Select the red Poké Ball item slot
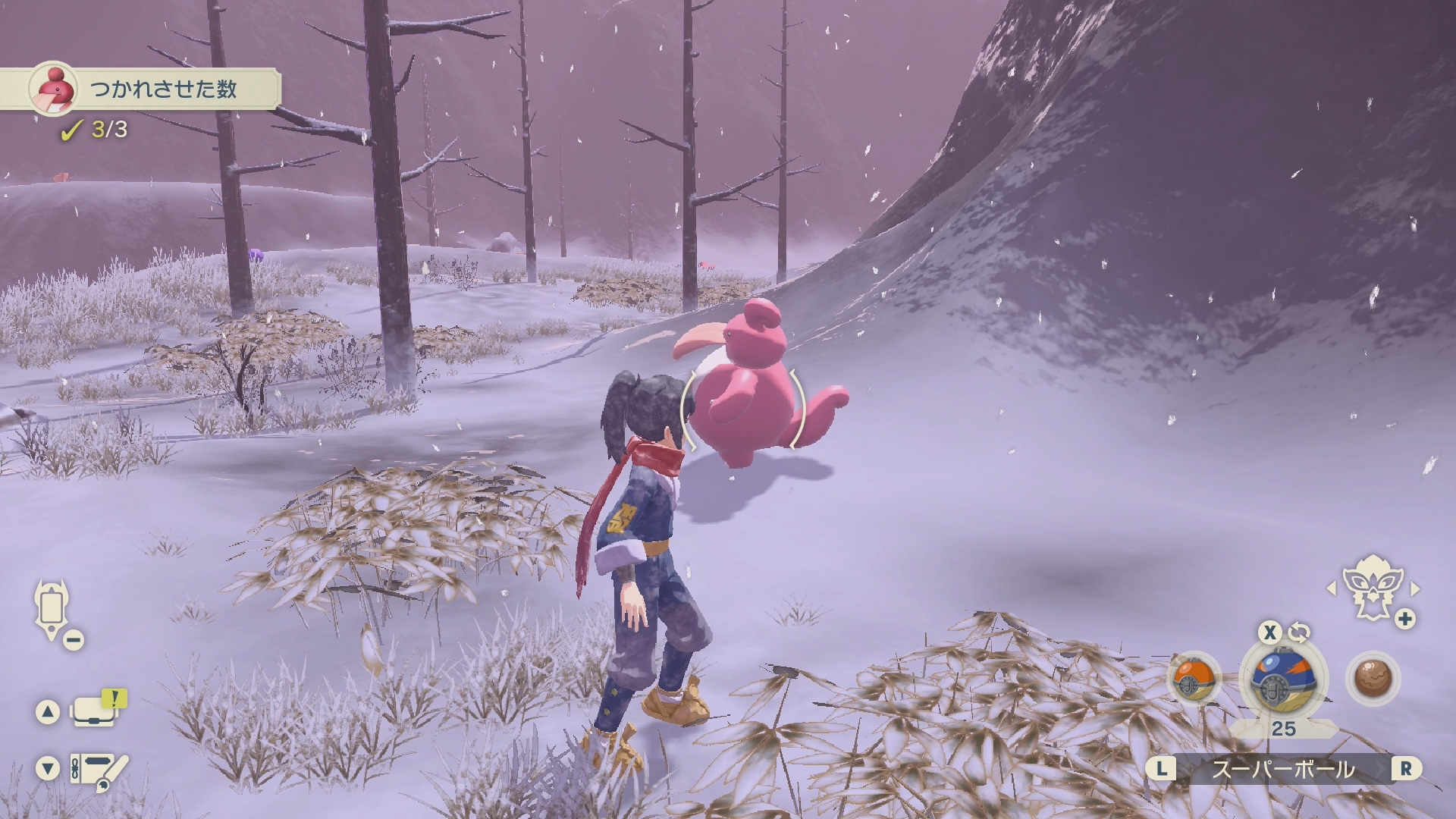Screen dimensions: 1456x819 pos(1194,678)
